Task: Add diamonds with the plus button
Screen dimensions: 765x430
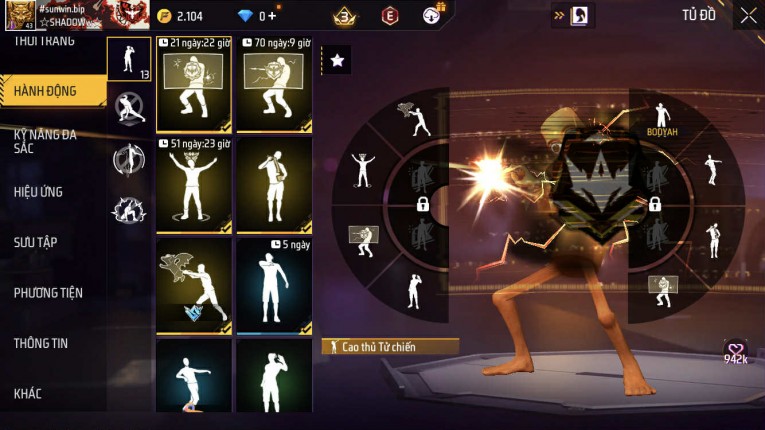Action: point(272,16)
